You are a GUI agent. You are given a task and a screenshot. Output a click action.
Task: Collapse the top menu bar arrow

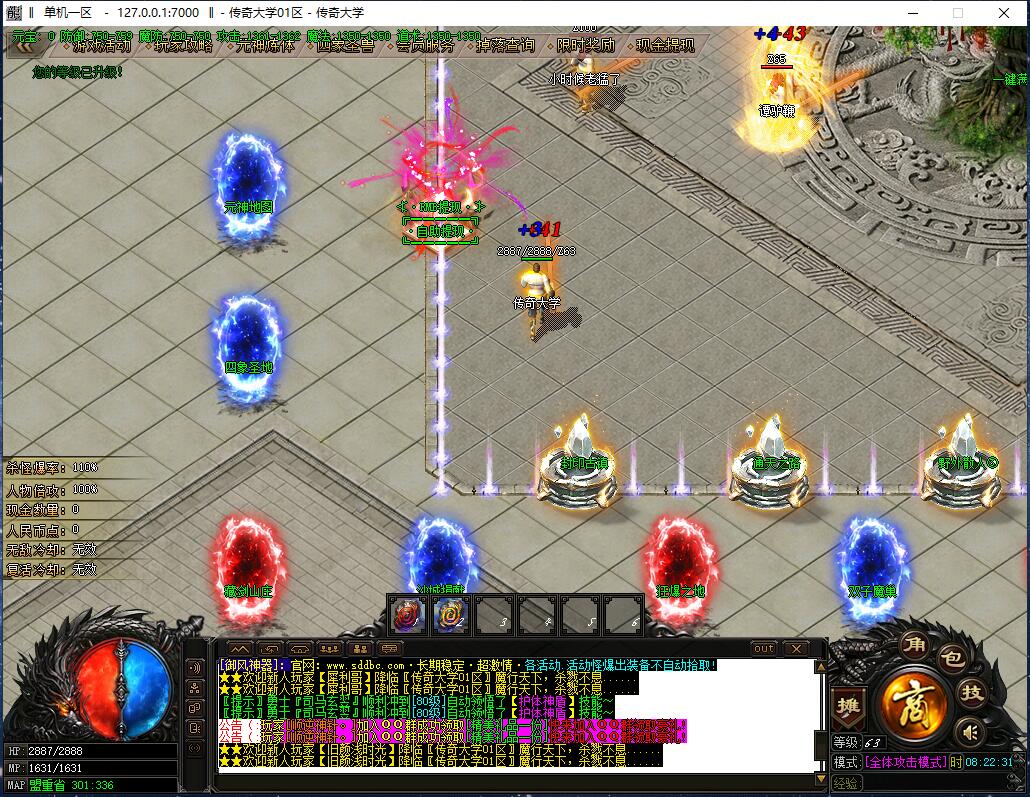[x=27, y=44]
